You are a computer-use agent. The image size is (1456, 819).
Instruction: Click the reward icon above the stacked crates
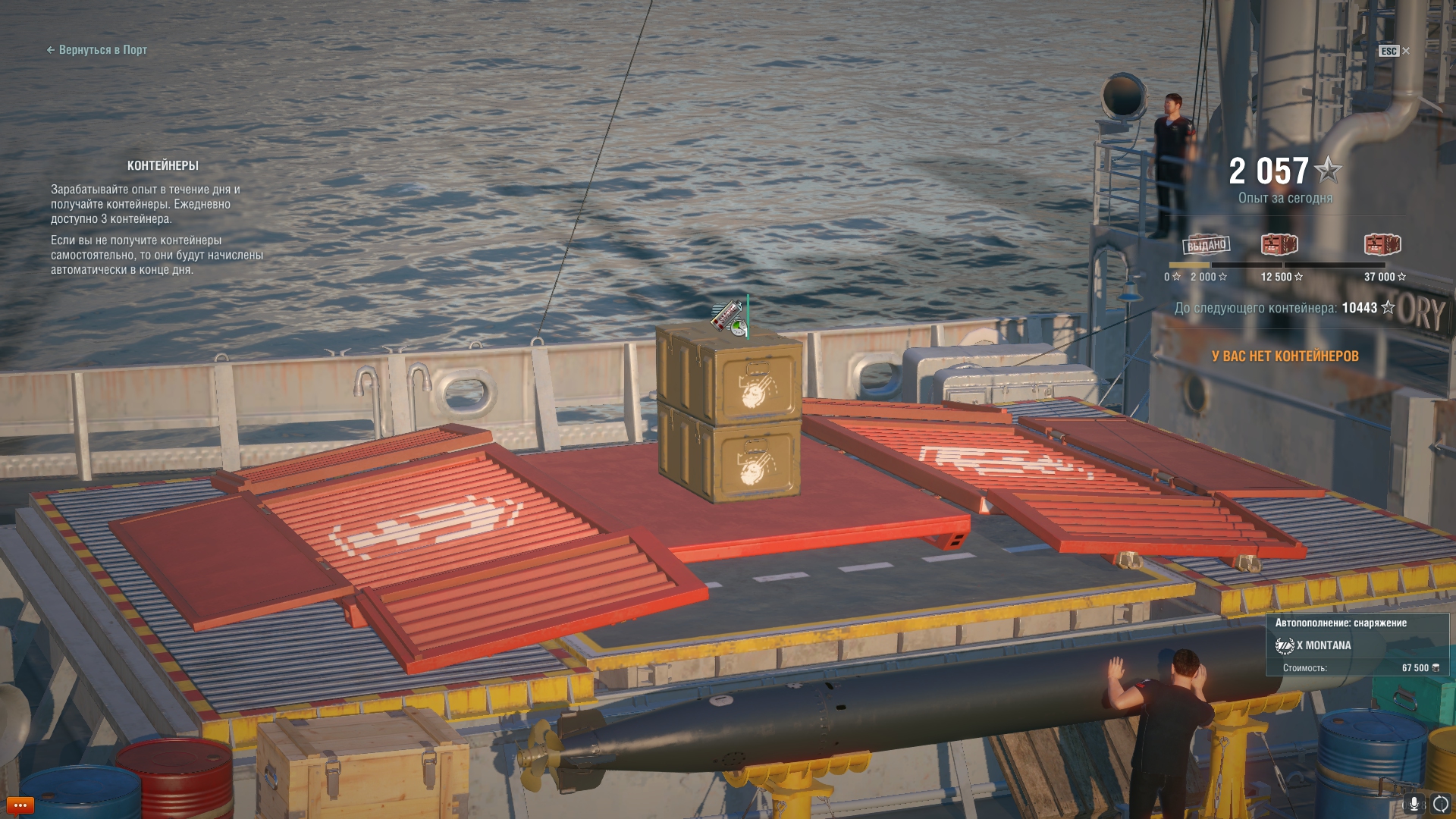[x=729, y=316]
